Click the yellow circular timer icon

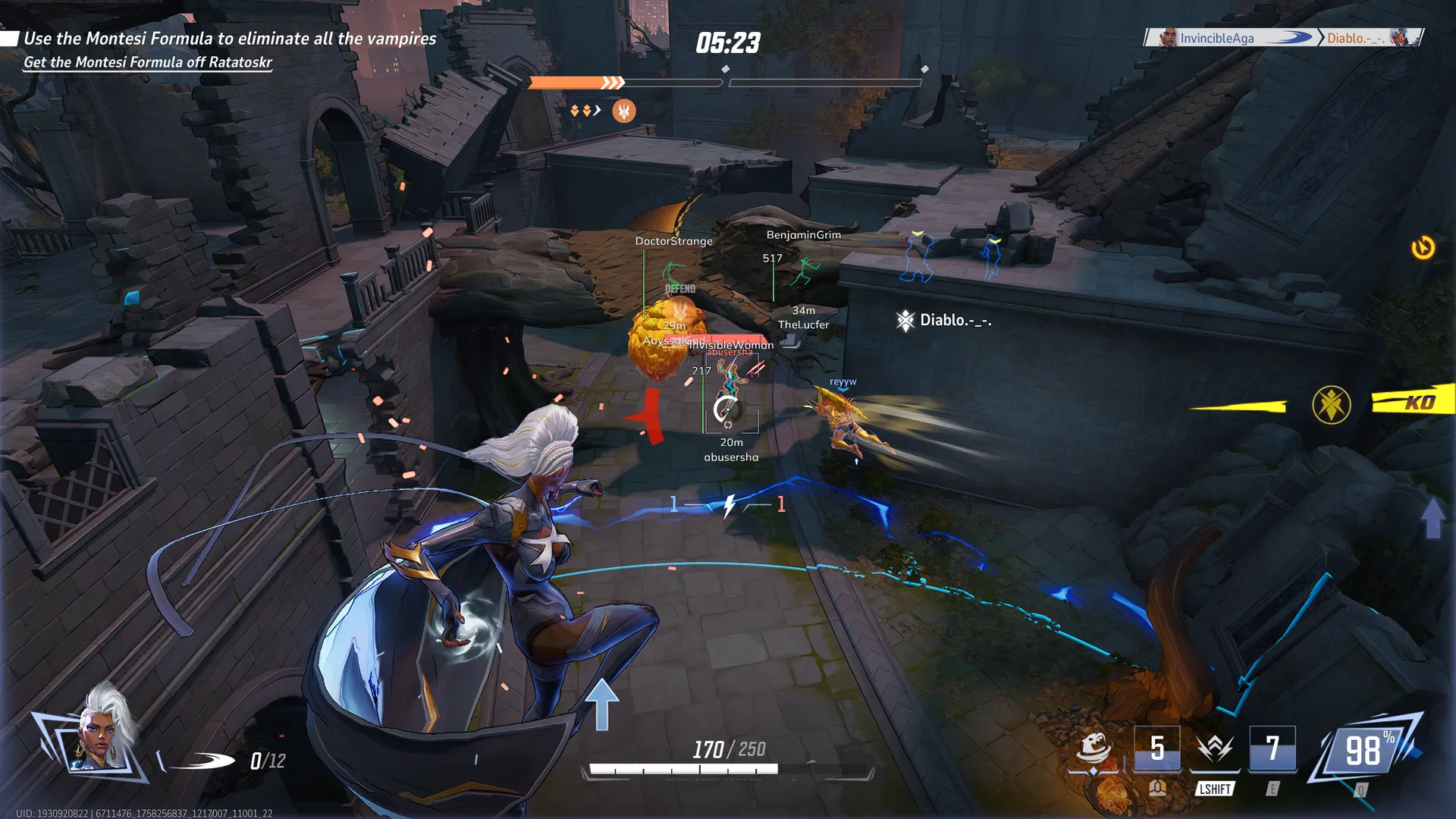click(x=1423, y=248)
